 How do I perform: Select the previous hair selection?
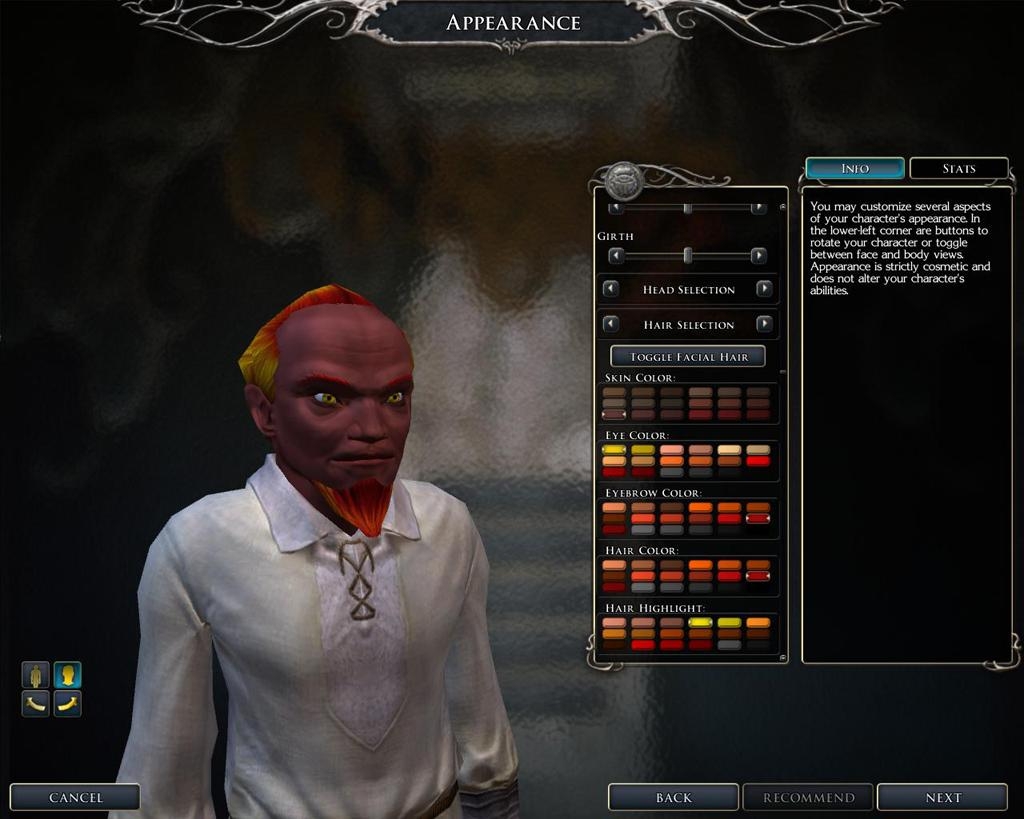click(611, 324)
